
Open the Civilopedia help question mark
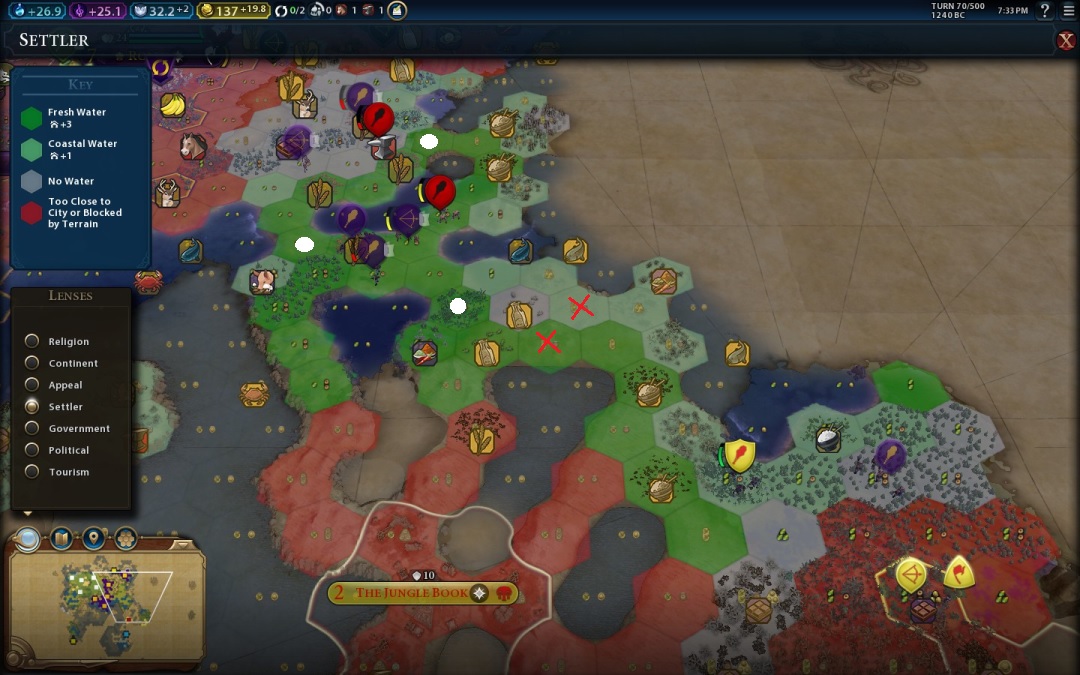(1044, 11)
